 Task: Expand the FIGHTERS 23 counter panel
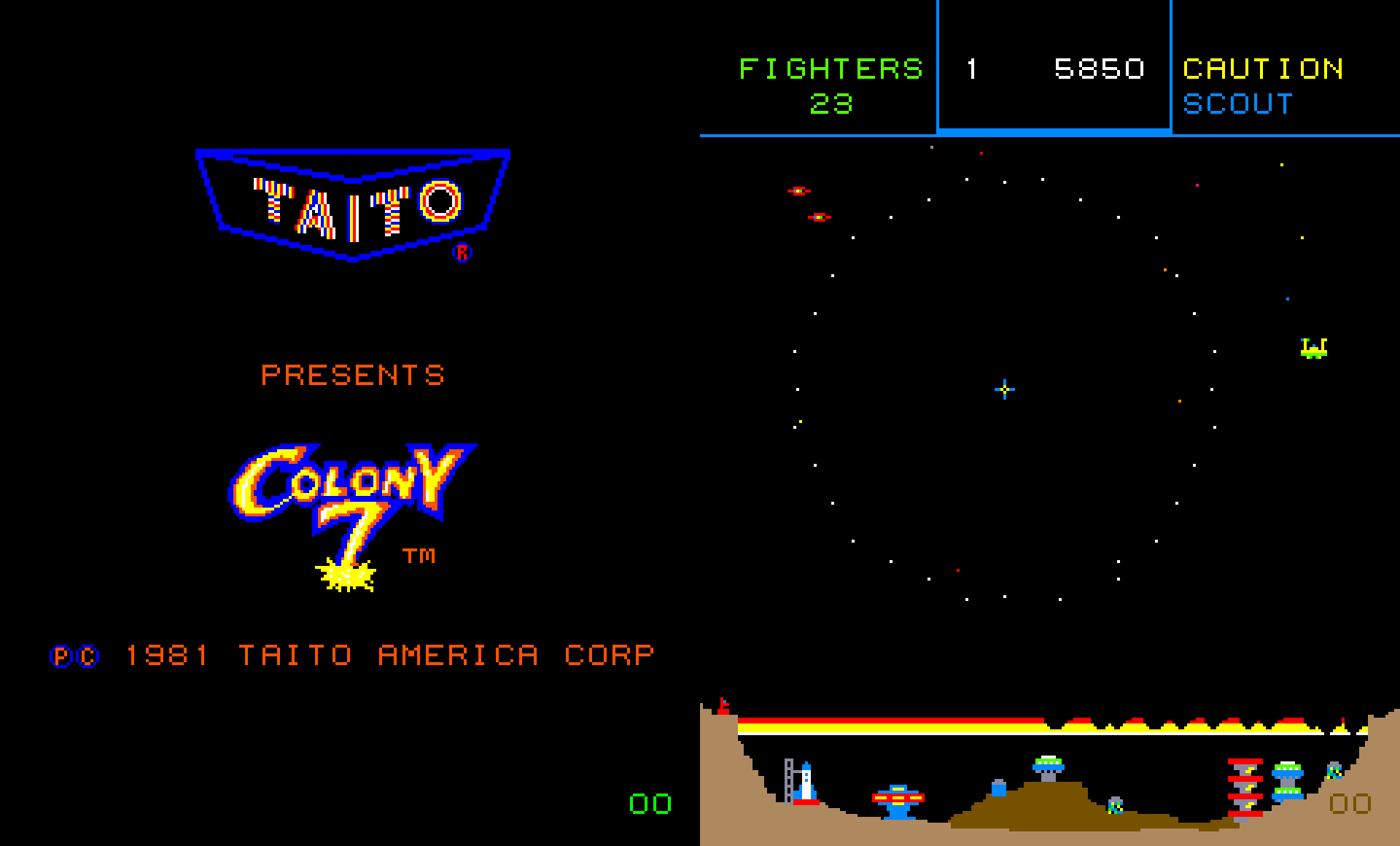click(x=831, y=86)
